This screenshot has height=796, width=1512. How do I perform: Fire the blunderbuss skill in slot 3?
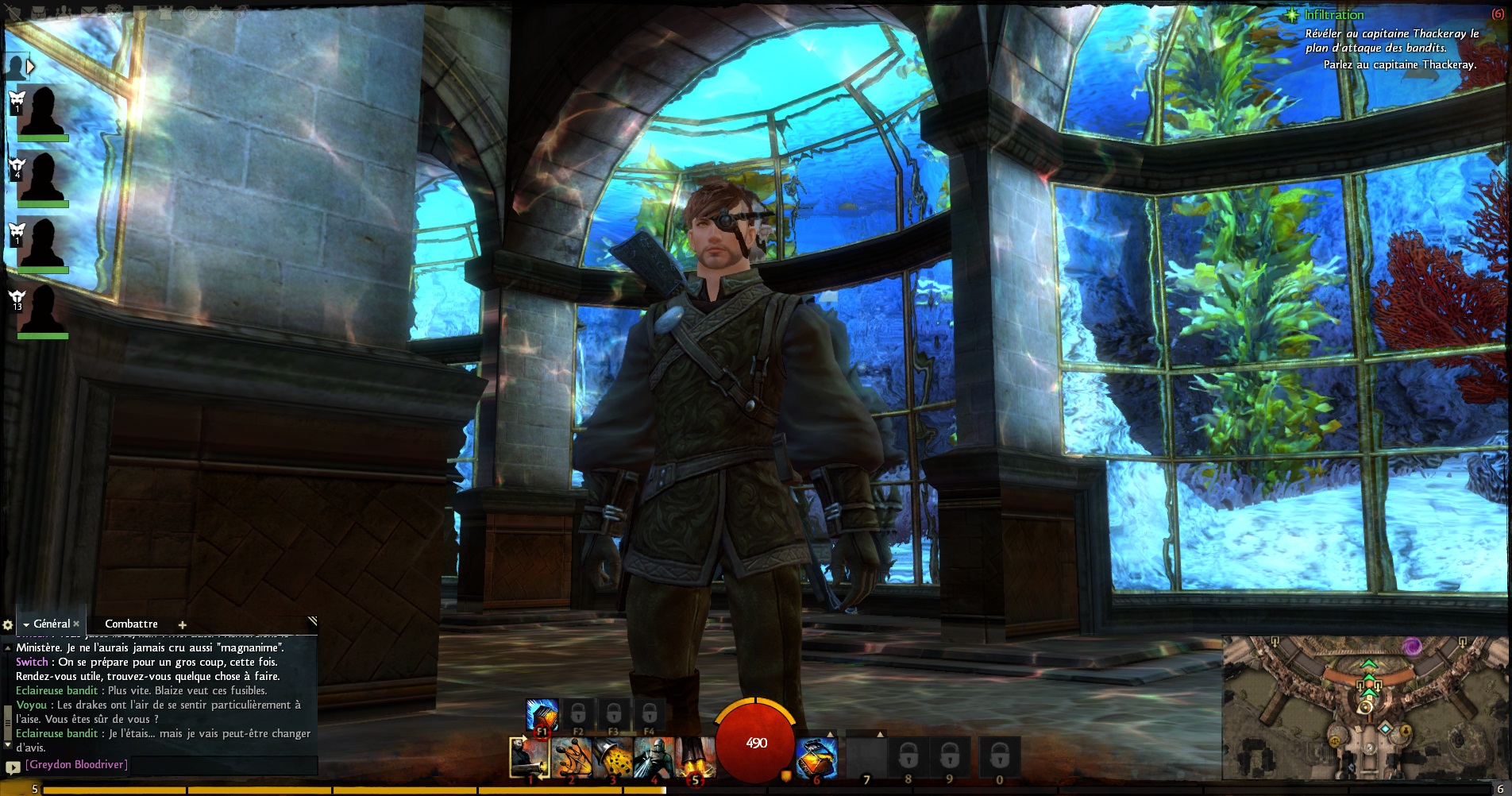click(613, 757)
